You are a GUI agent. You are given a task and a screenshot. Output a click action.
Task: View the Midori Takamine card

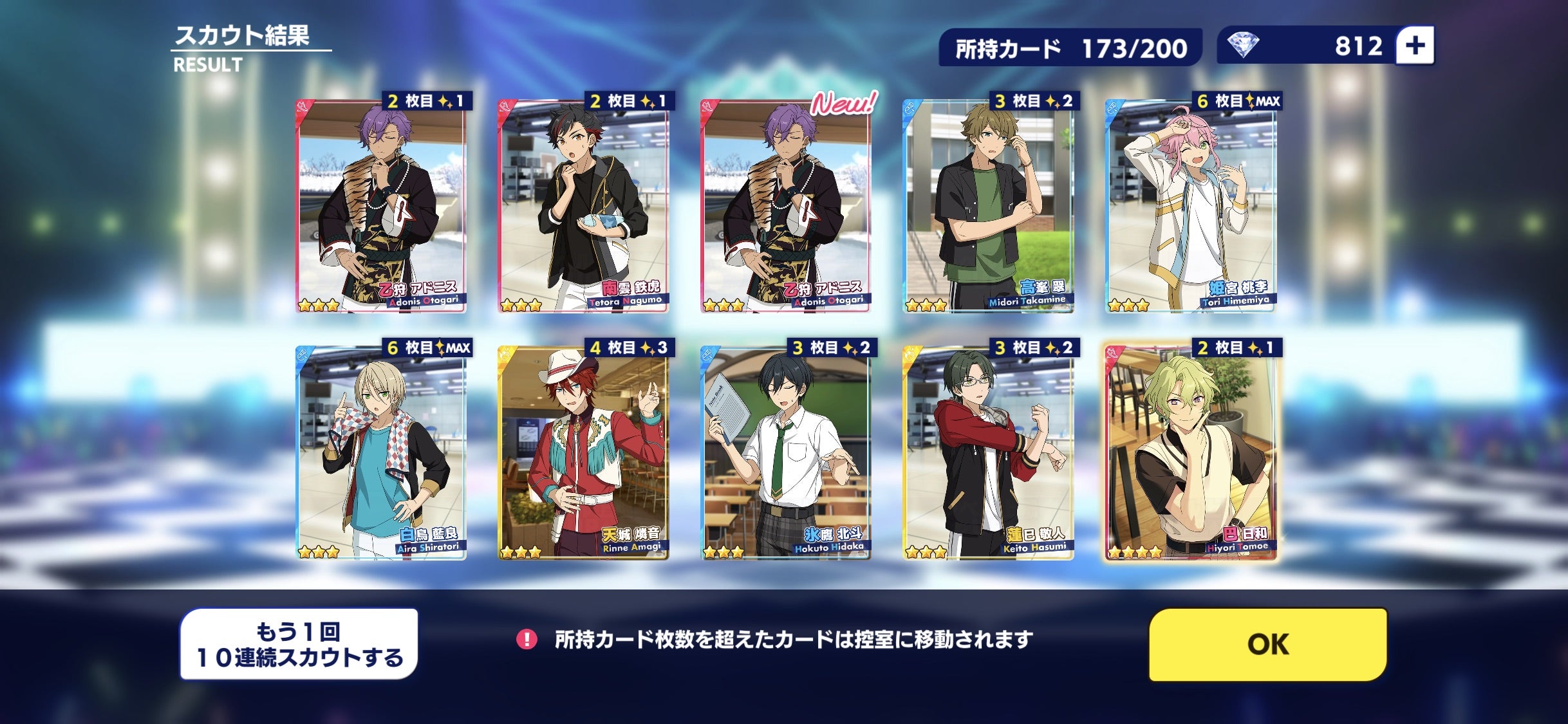pos(988,206)
